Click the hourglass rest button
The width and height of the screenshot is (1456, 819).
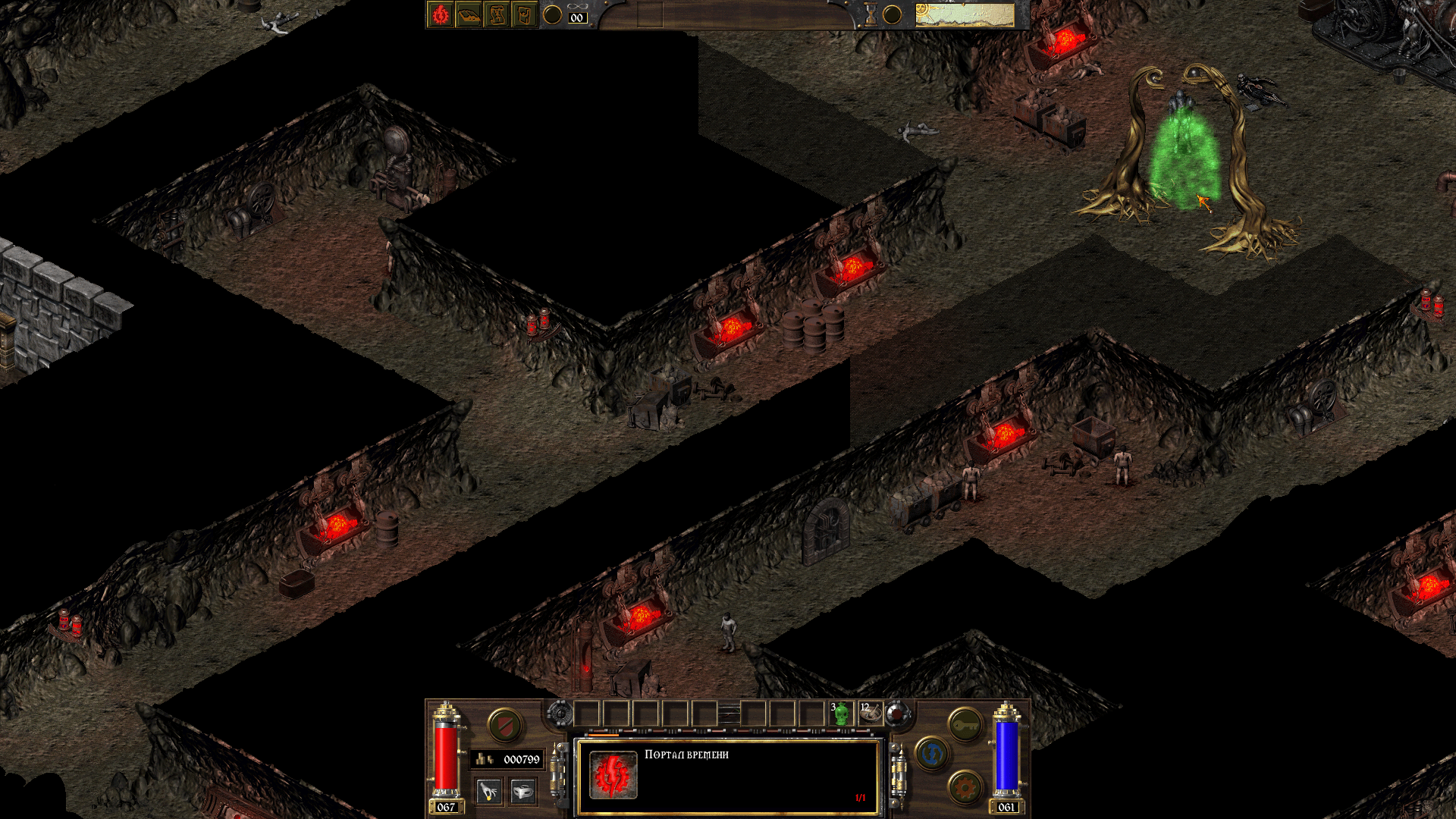click(x=871, y=15)
